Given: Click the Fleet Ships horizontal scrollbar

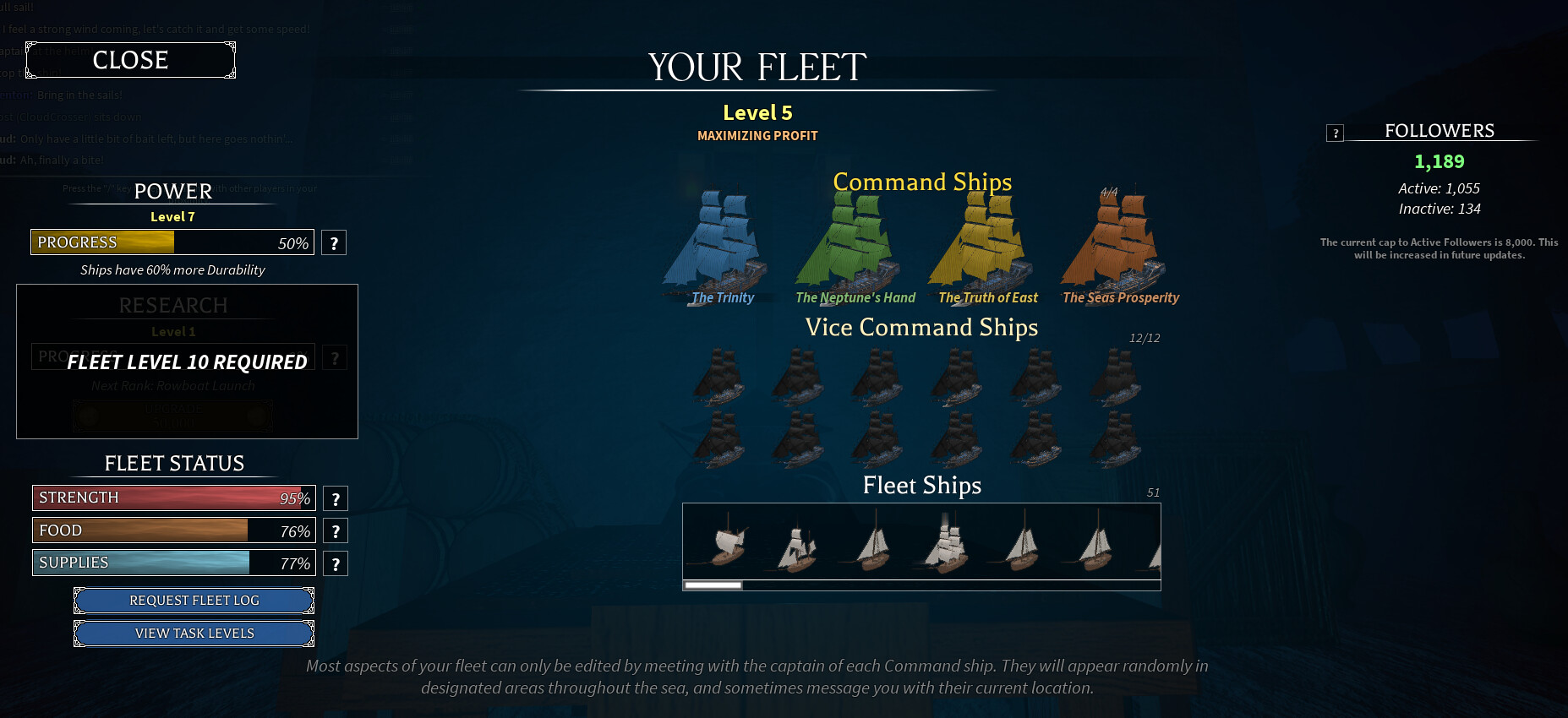Looking at the screenshot, I should (921, 585).
